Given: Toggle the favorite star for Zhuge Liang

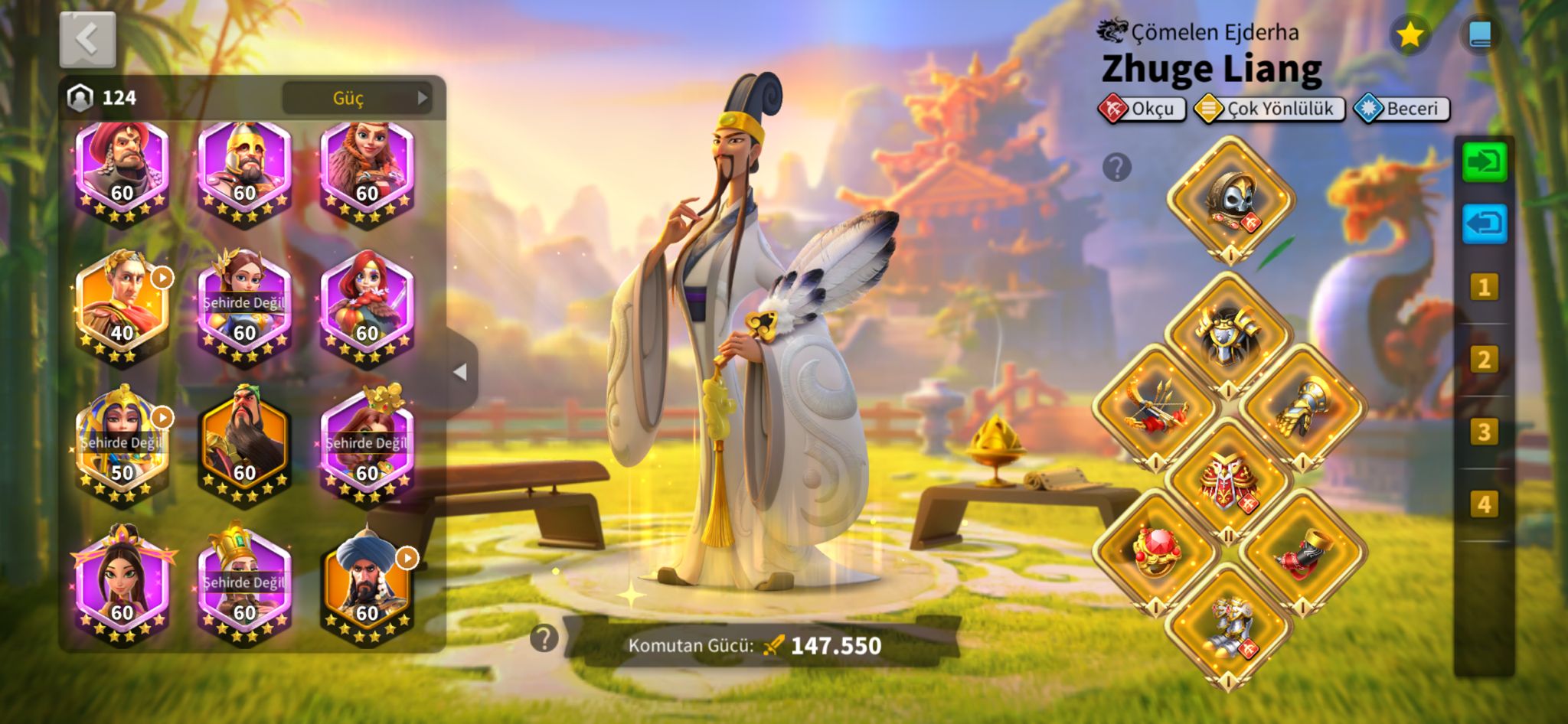Looking at the screenshot, I should pos(1410,34).
